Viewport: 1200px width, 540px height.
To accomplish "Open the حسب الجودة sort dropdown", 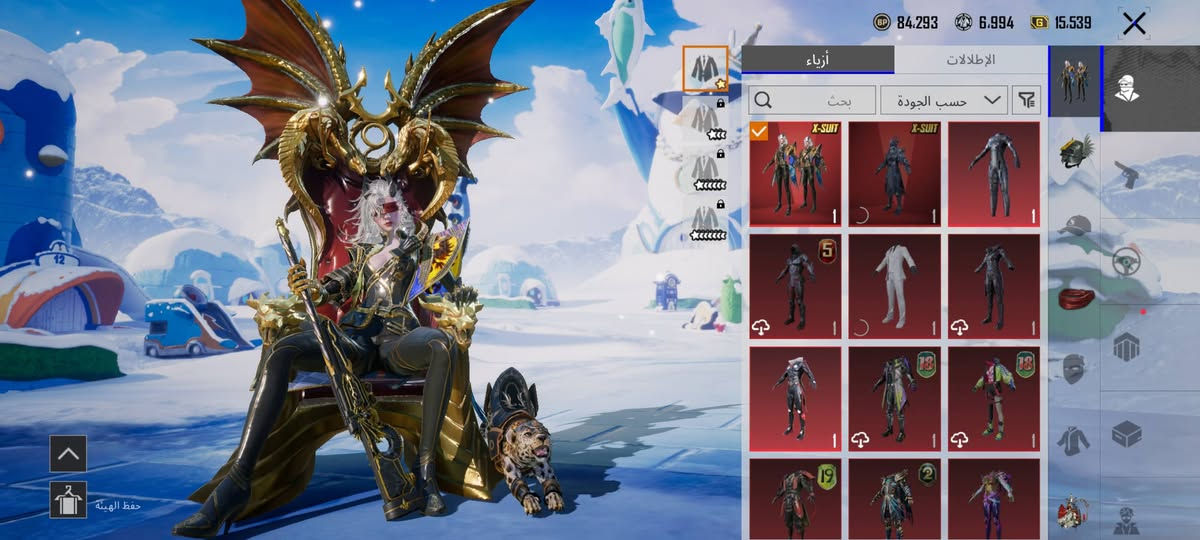I will [943, 100].
